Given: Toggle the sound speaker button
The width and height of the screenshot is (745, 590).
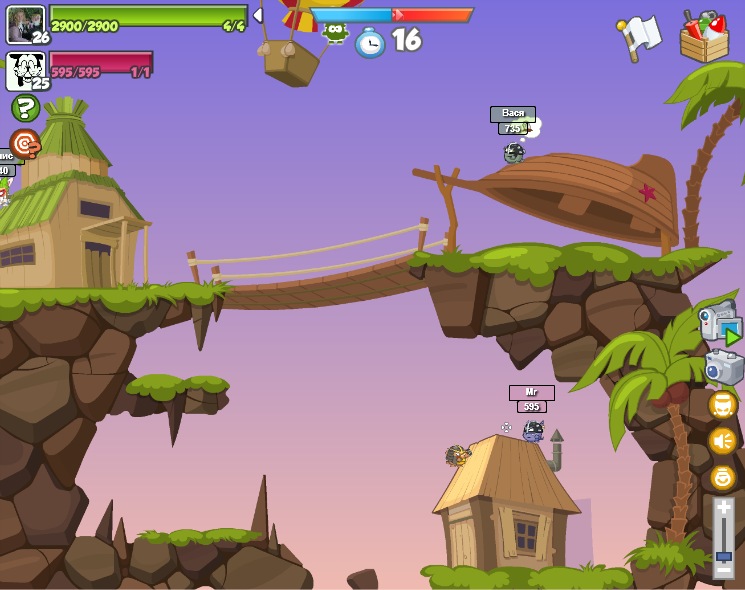Looking at the screenshot, I should click(x=722, y=441).
